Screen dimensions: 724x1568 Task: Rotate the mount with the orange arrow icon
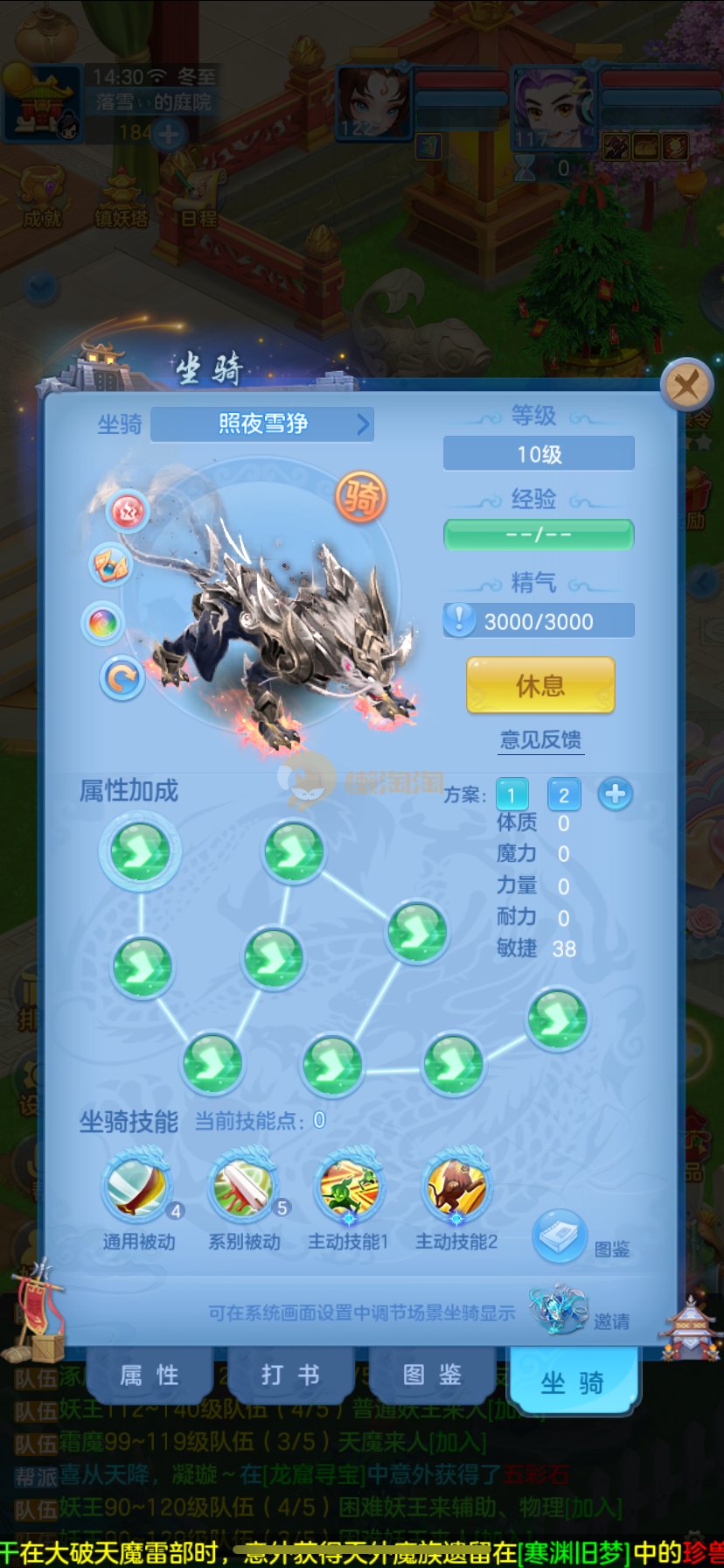pos(122,677)
